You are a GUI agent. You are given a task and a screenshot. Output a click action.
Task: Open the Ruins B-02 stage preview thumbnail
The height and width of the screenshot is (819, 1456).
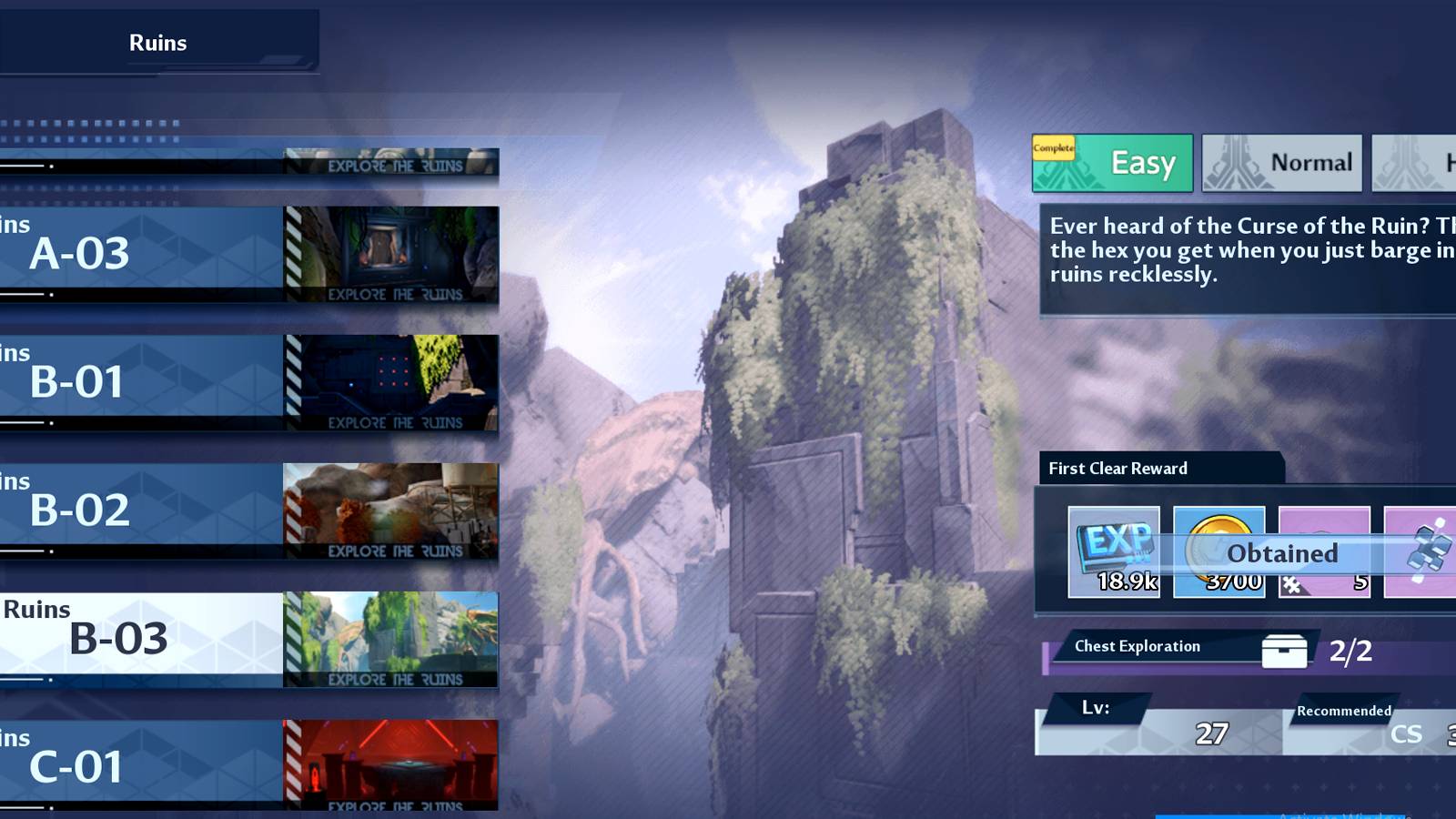click(389, 510)
